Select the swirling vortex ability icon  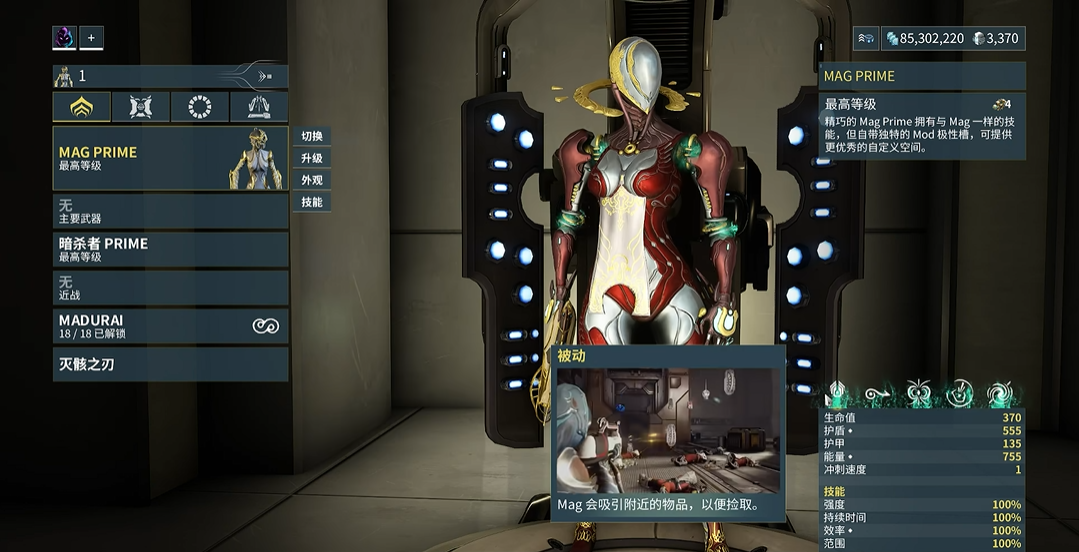(x=998, y=393)
